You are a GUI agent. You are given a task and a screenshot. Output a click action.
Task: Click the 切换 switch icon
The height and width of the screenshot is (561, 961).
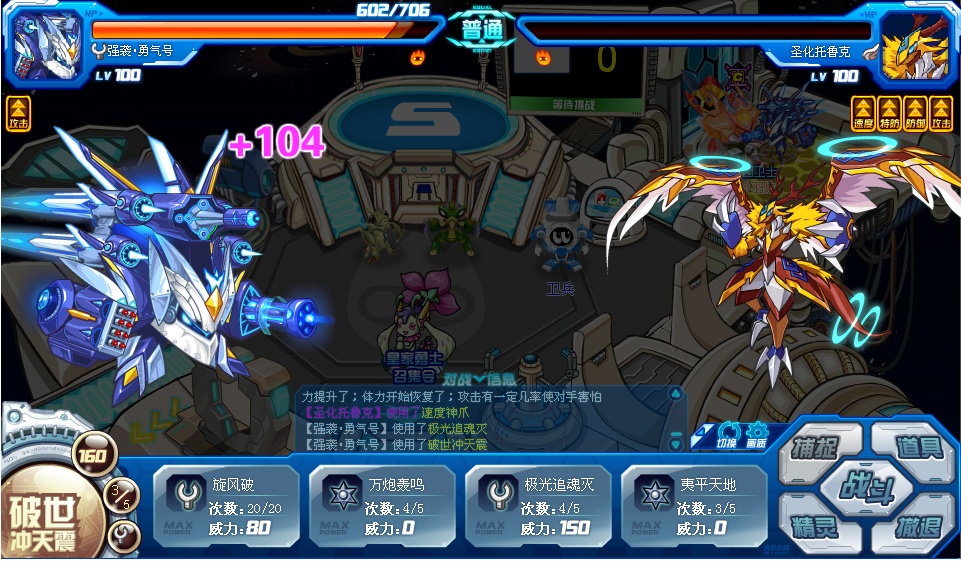[728, 434]
